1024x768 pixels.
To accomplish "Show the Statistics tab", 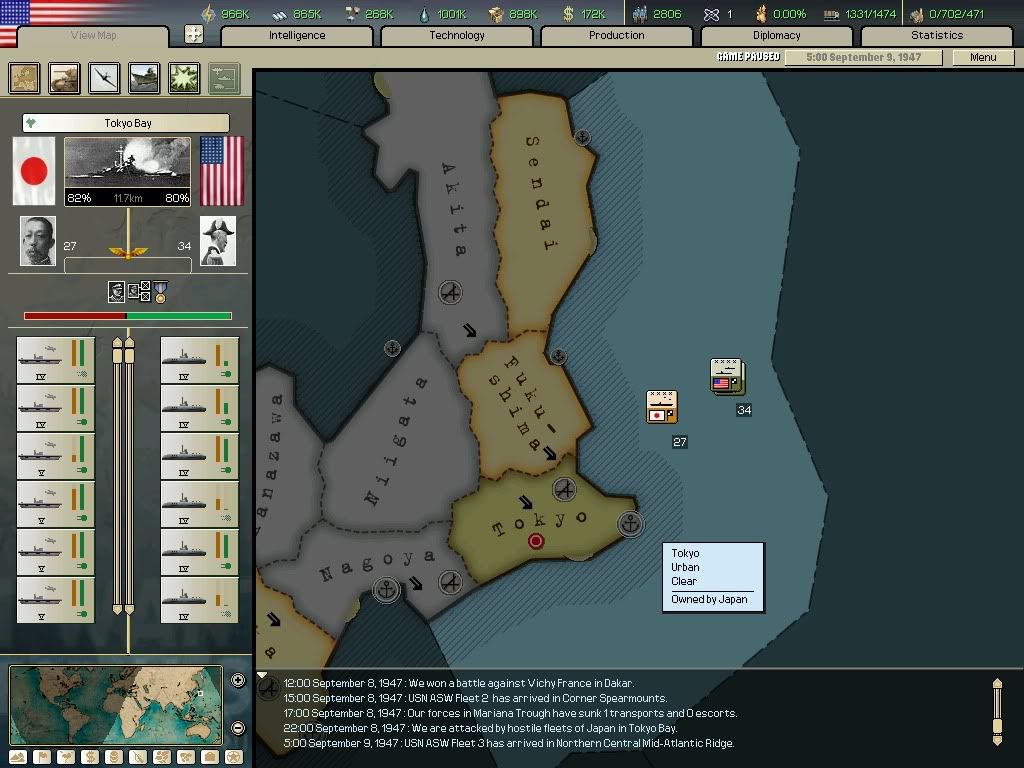I will pyautogui.click(x=937, y=36).
